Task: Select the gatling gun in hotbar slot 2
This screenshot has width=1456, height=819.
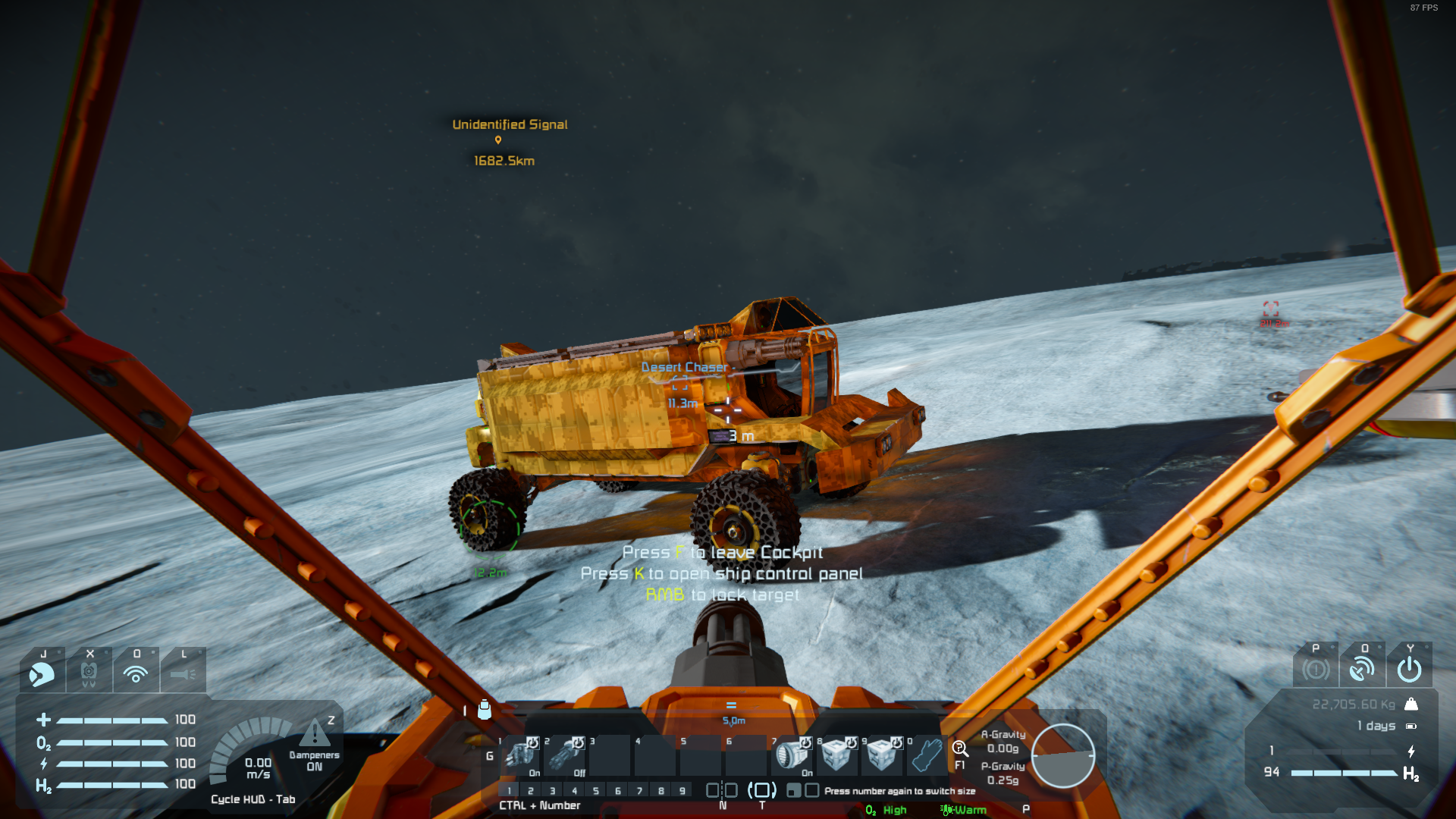Action: pos(565,755)
